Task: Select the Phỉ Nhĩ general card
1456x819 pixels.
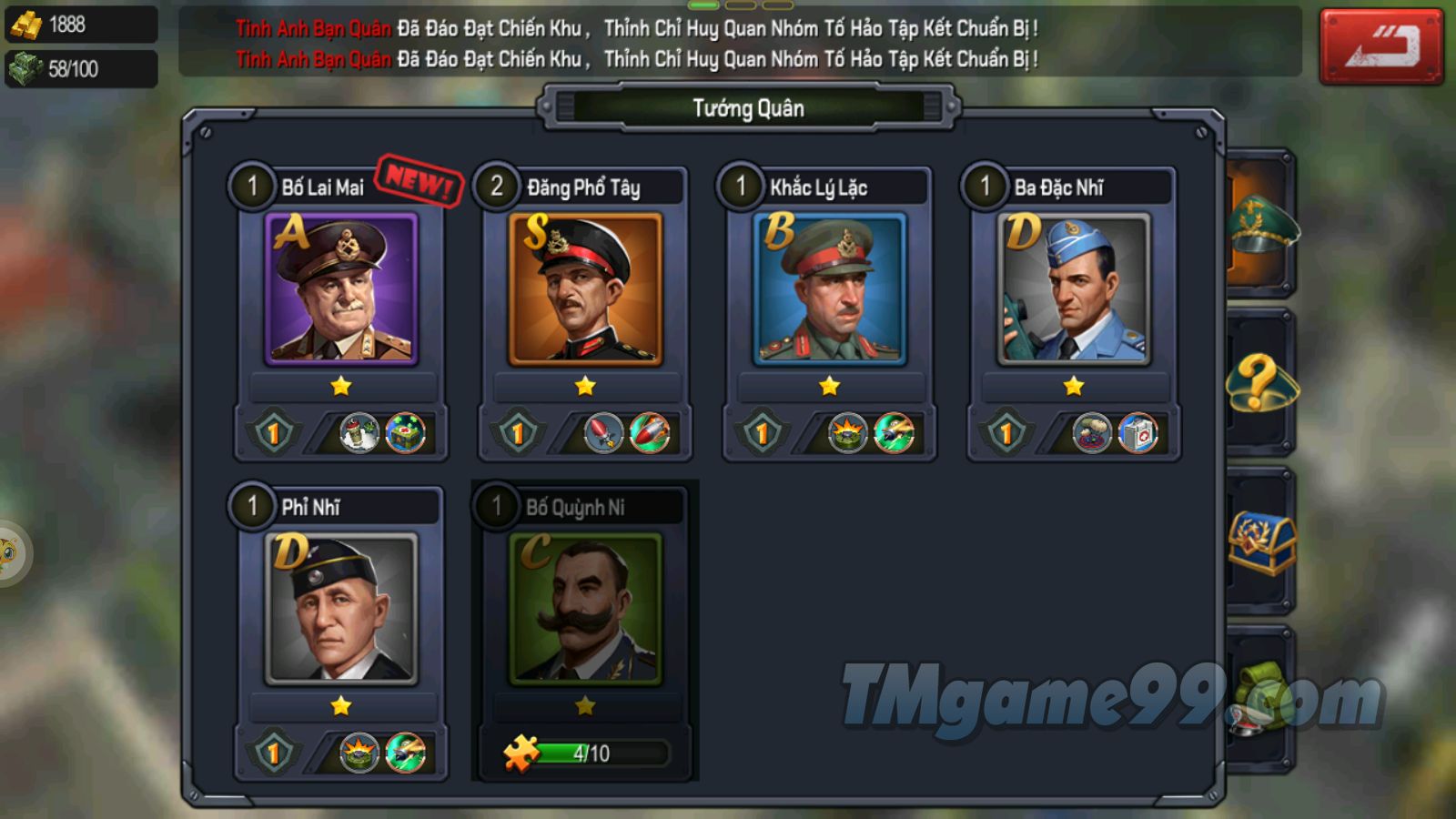Action: (x=341, y=609)
